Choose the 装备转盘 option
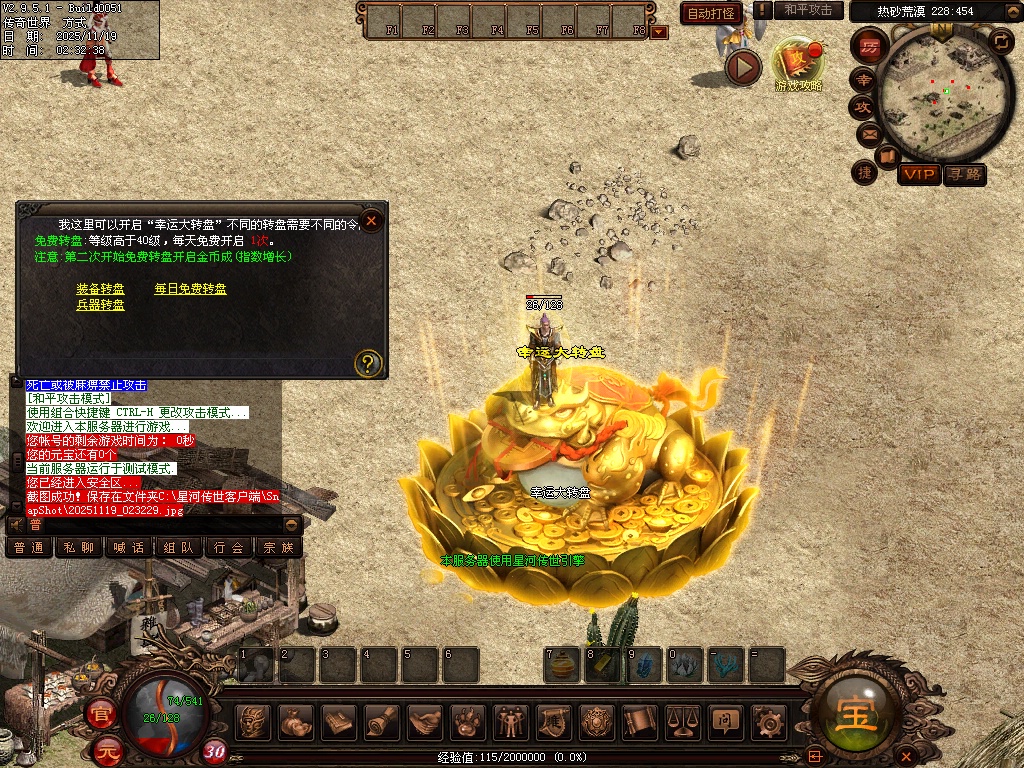 coord(100,289)
